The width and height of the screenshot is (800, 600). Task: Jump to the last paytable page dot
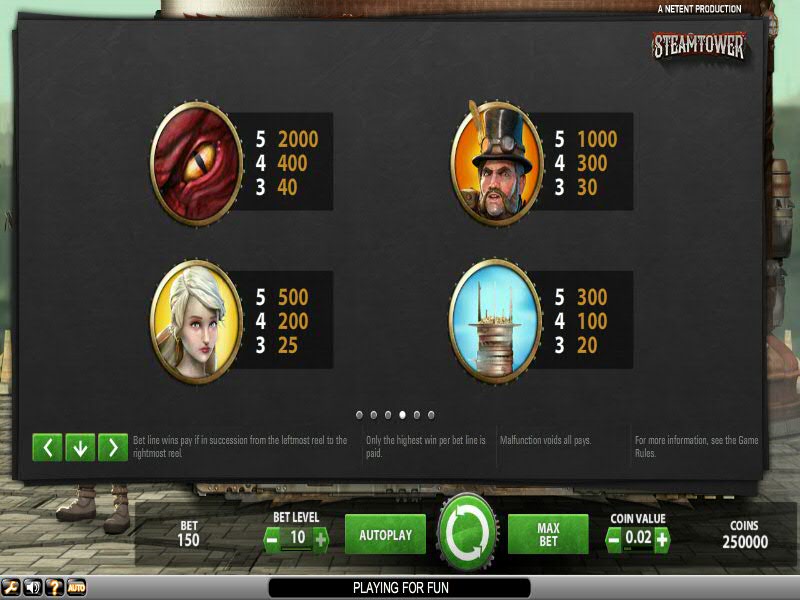pos(431,414)
